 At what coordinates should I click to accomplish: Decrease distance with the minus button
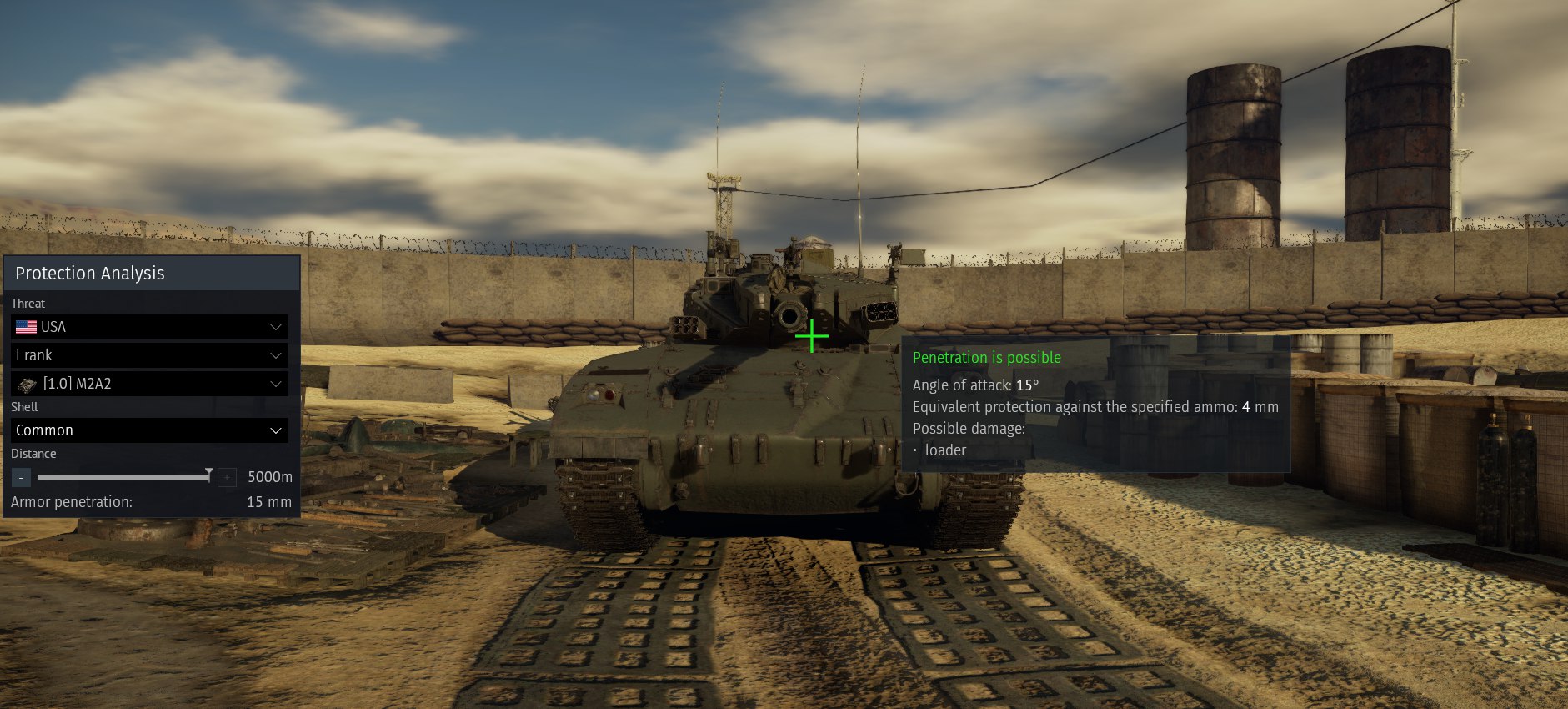[22, 477]
